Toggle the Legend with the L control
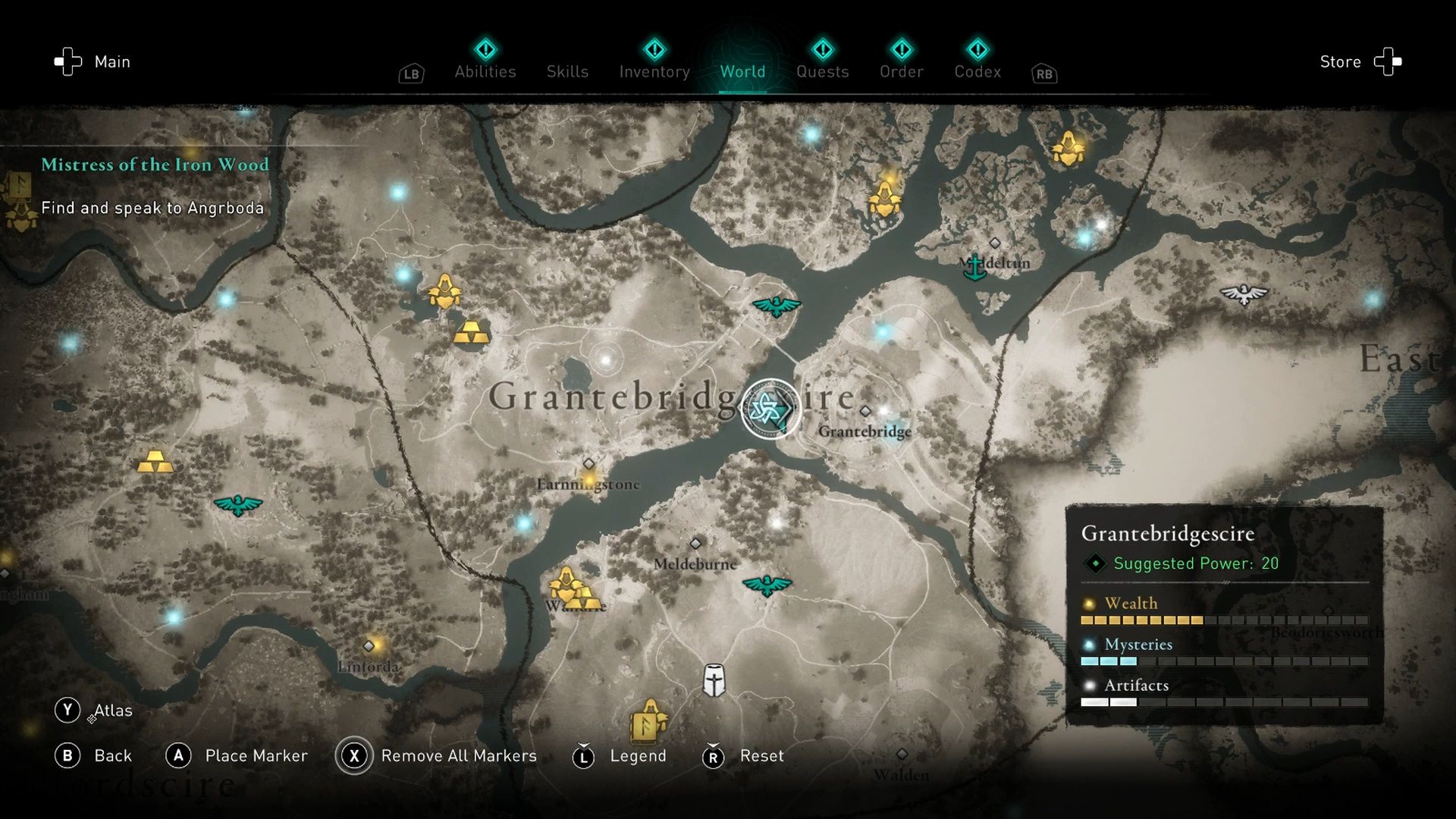The image size is (1456, 819). (583, 755)
